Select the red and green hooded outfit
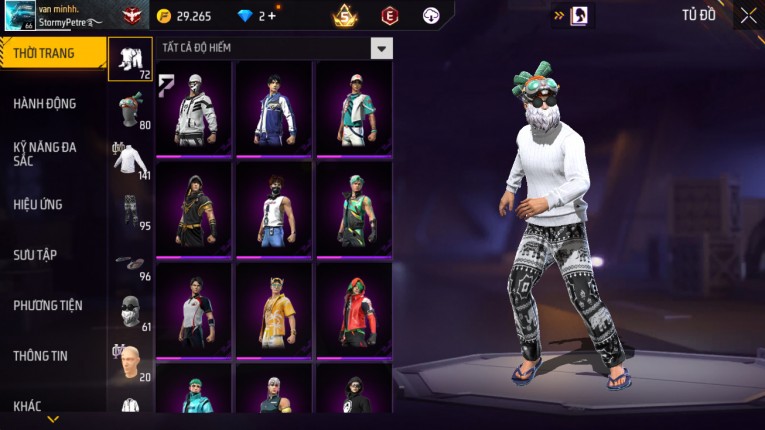765x430 pixels. pos(353,308)
